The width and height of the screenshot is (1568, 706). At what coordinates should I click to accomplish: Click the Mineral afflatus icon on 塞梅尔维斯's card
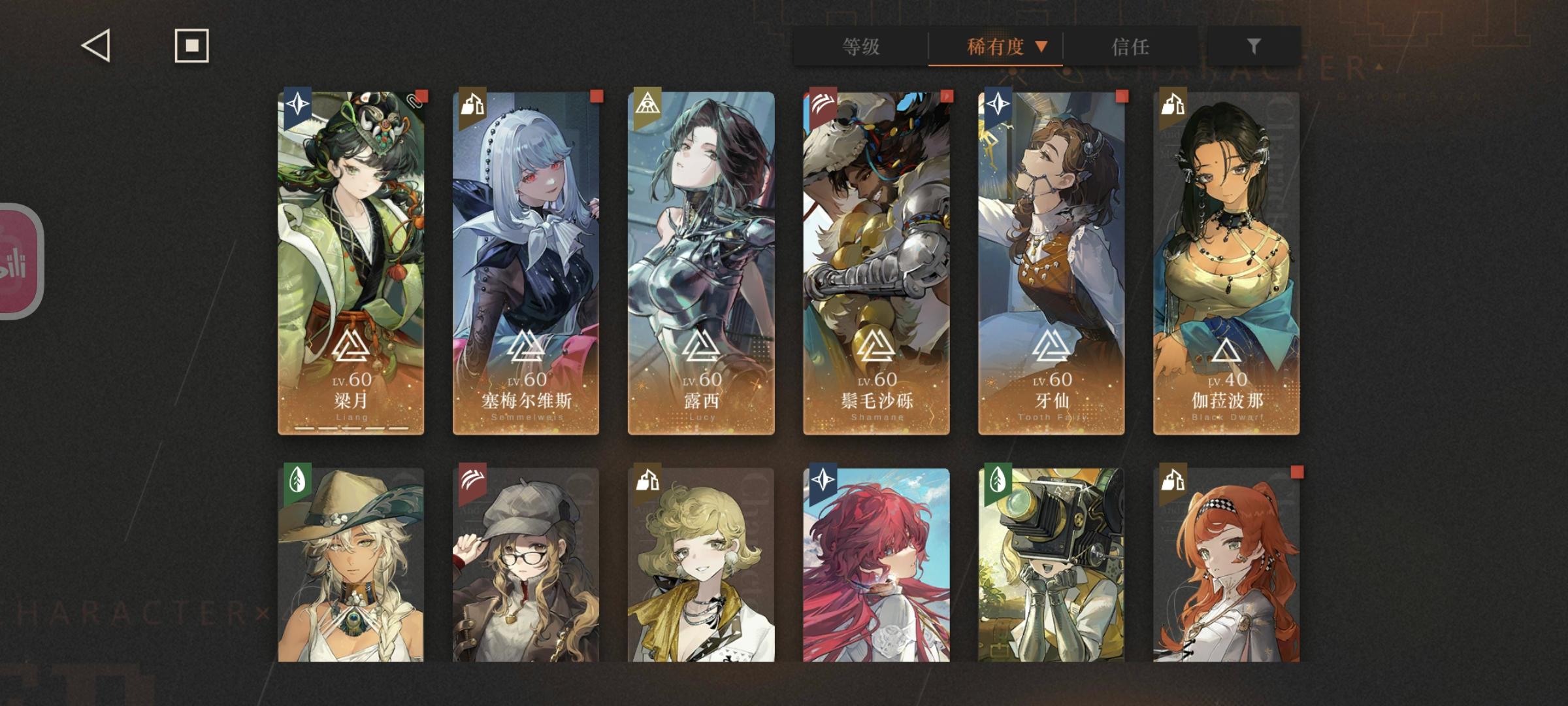pos(474,107)
